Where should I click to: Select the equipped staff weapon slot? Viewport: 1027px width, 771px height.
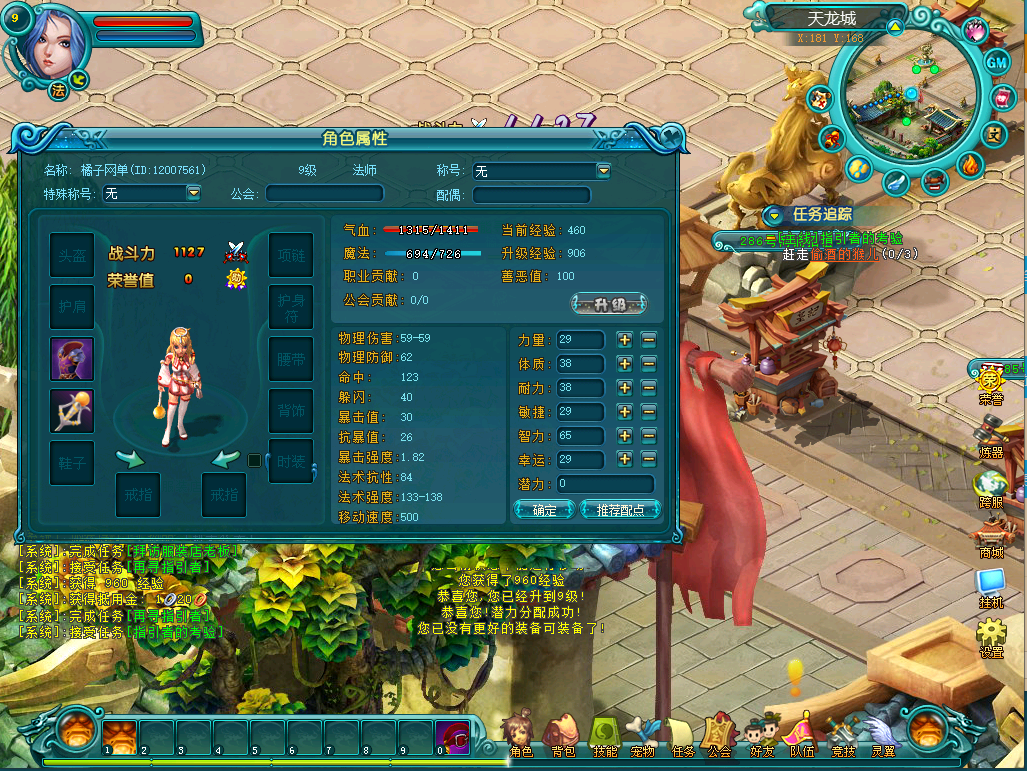[x=72, y=411]
